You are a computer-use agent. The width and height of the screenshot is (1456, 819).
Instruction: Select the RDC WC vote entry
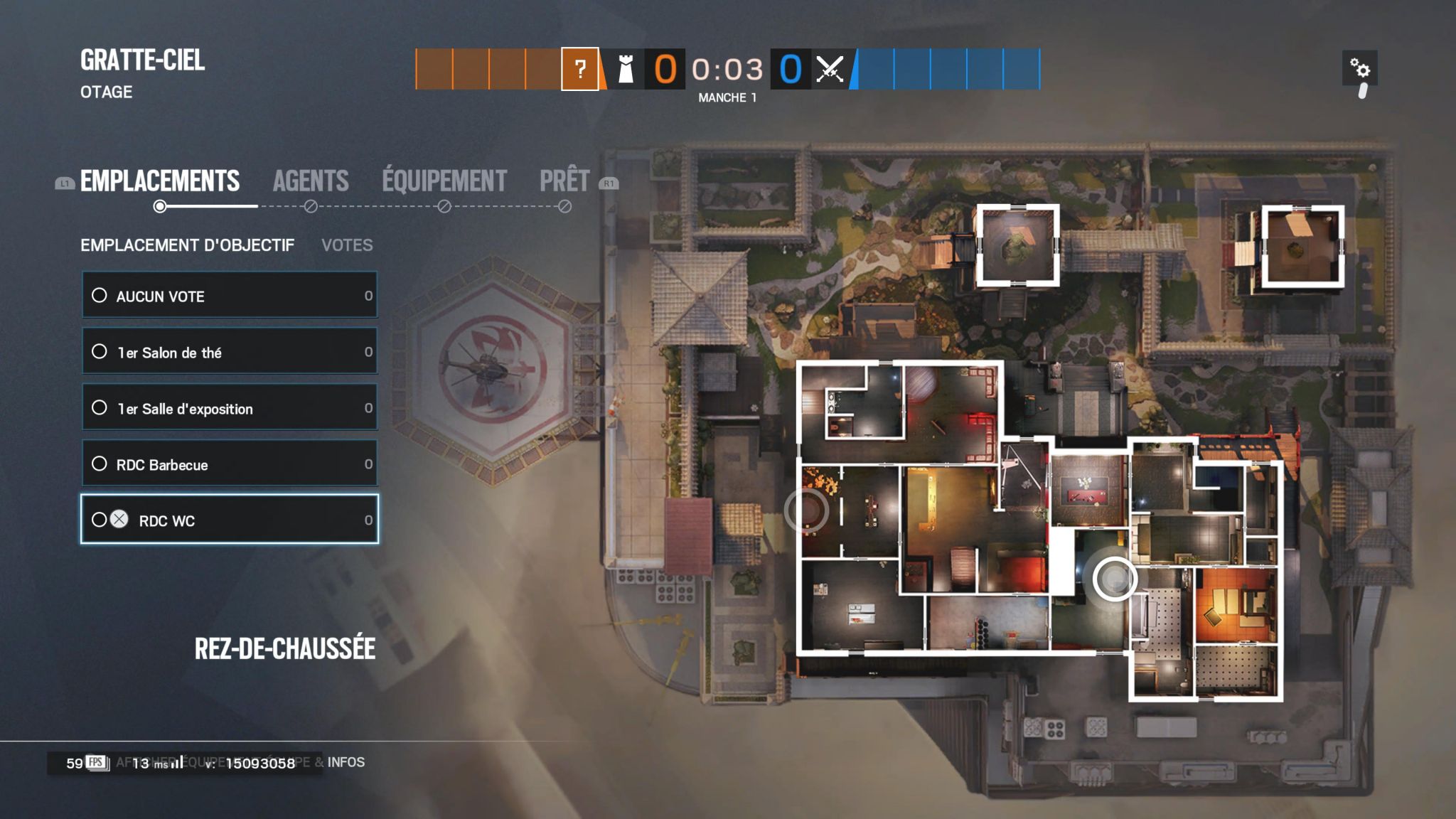227,520
